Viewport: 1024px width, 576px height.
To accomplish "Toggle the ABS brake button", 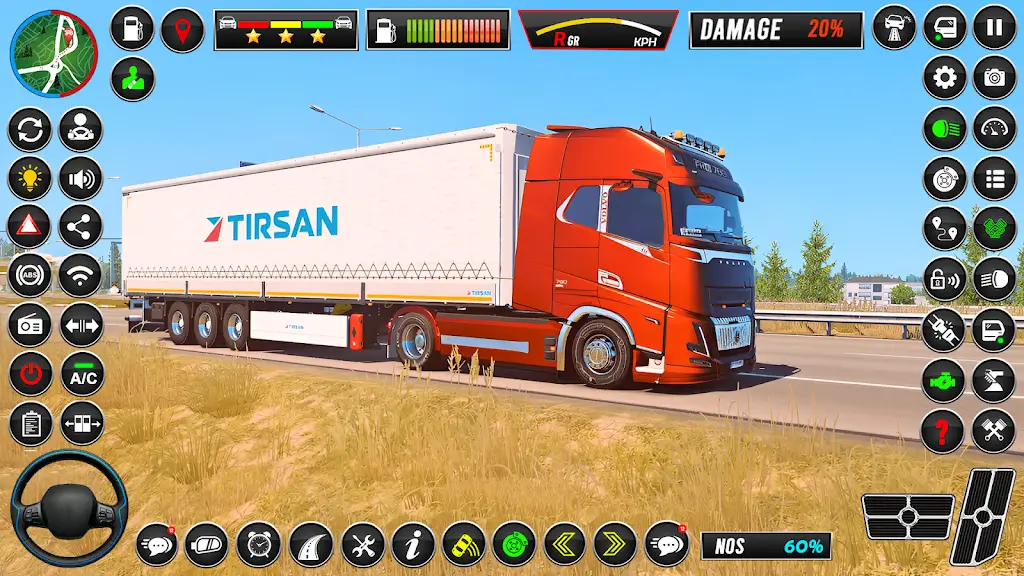I will 30,275.
